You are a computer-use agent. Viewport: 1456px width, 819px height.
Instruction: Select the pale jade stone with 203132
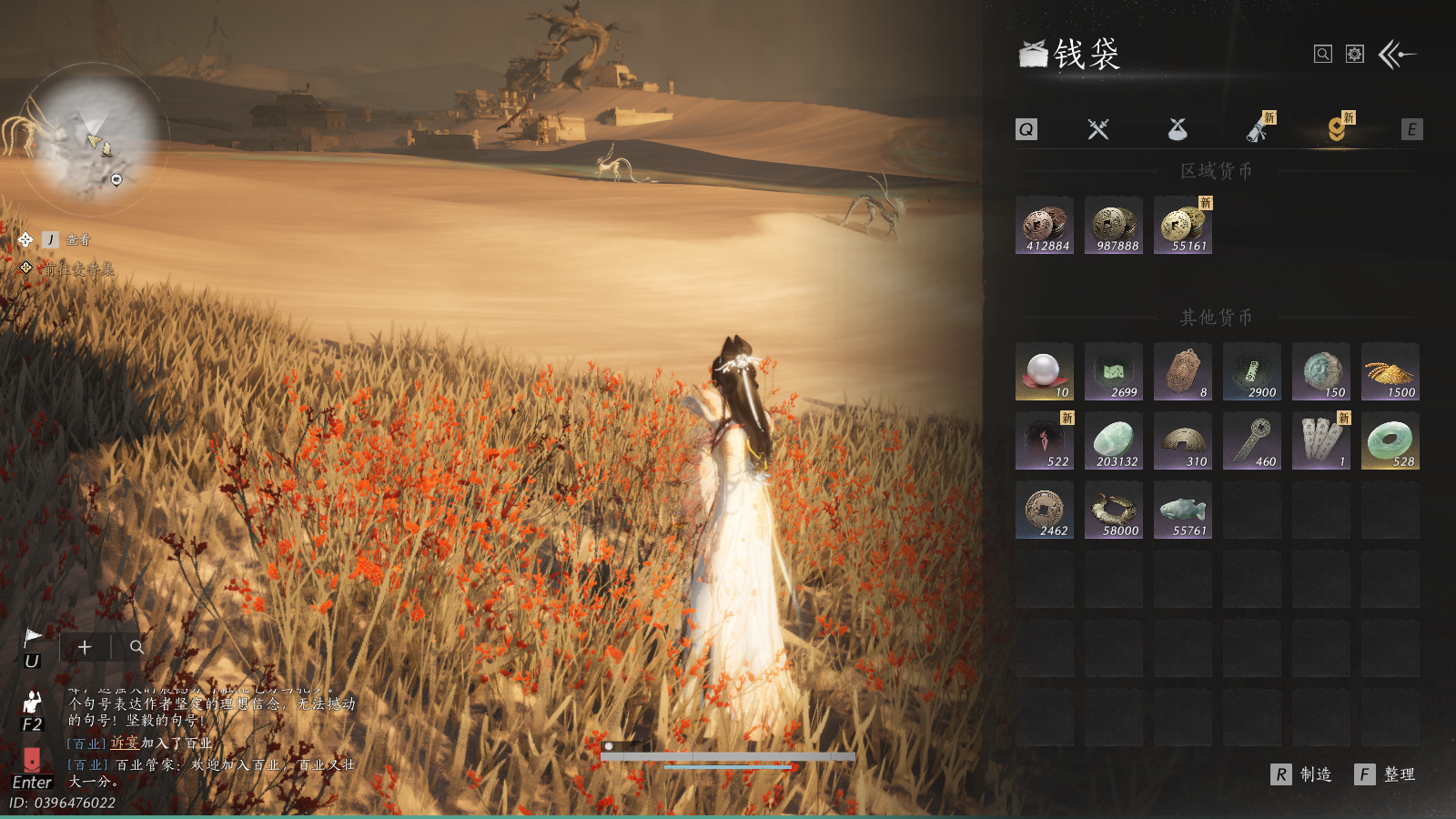(1114, 440)
